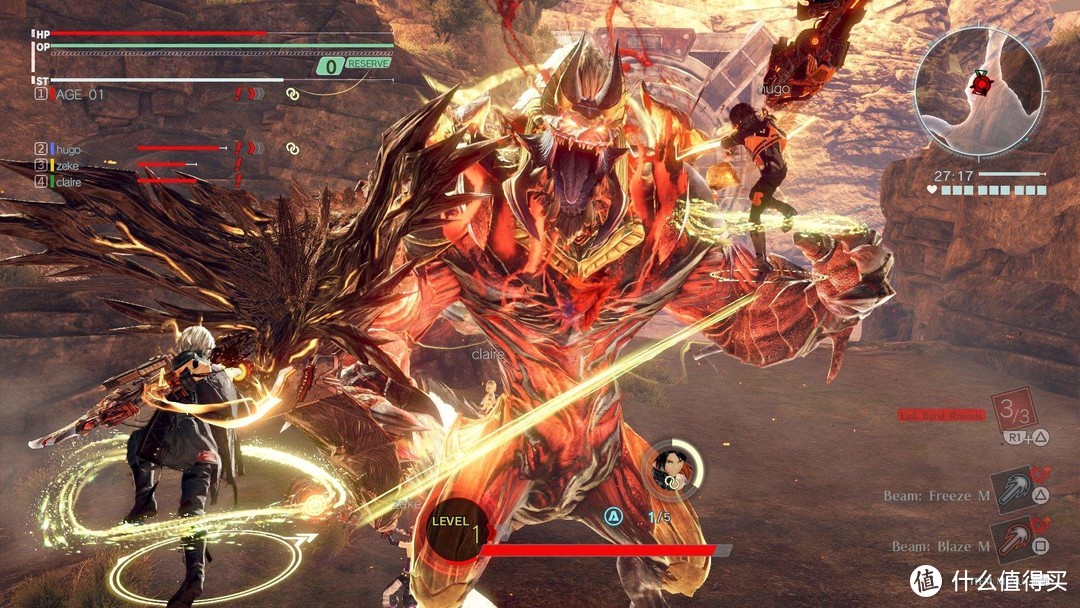Click the green RESERVE tag
Screen dimensions: 1080x608
pyautogui.click(x=369, y=64)
